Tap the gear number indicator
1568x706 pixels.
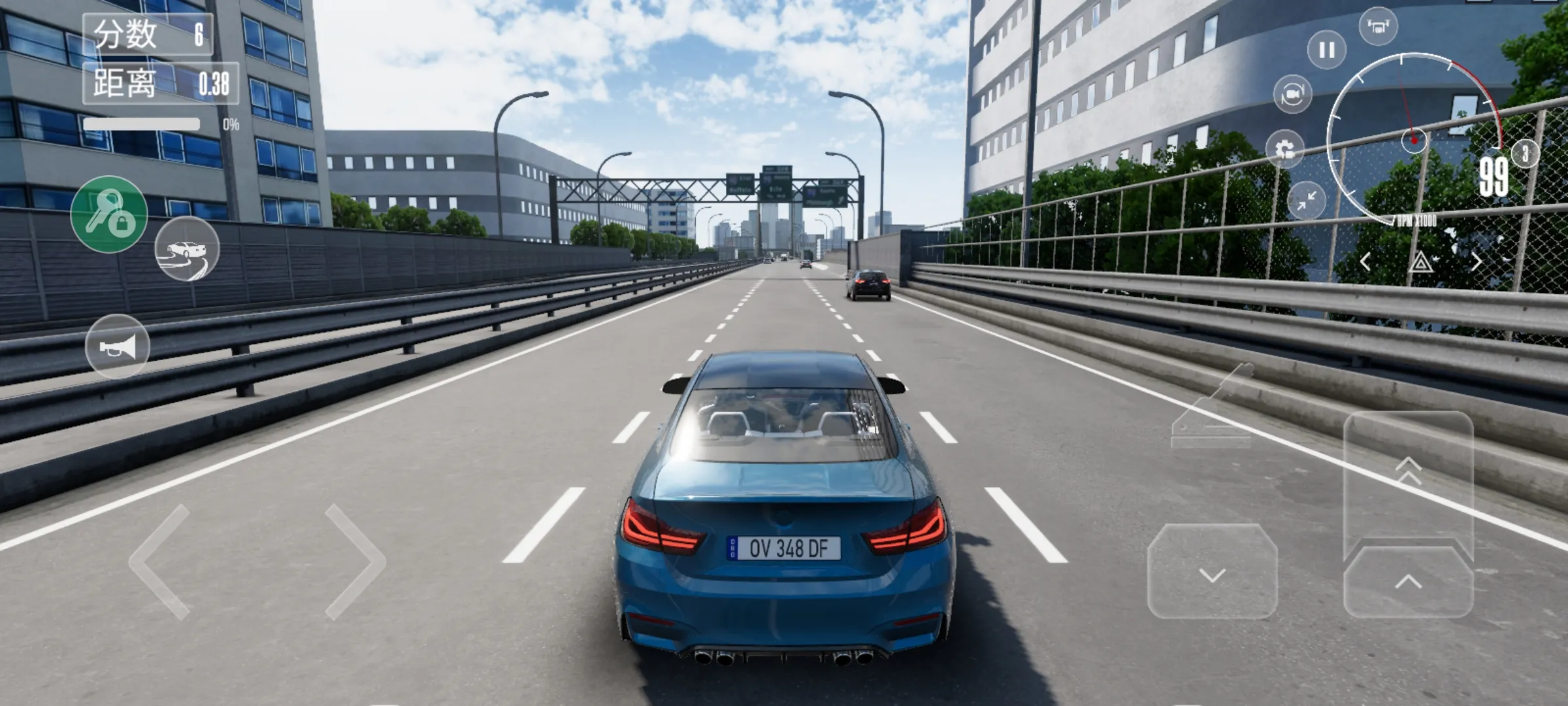(x=1525, y=154)
